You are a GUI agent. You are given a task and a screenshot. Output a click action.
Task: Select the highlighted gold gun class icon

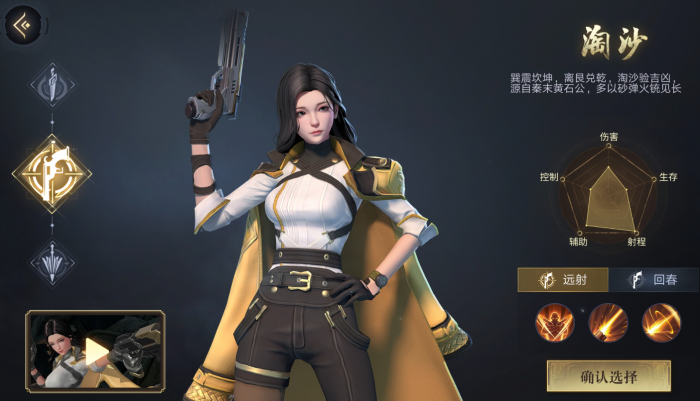tap(51, 174)
